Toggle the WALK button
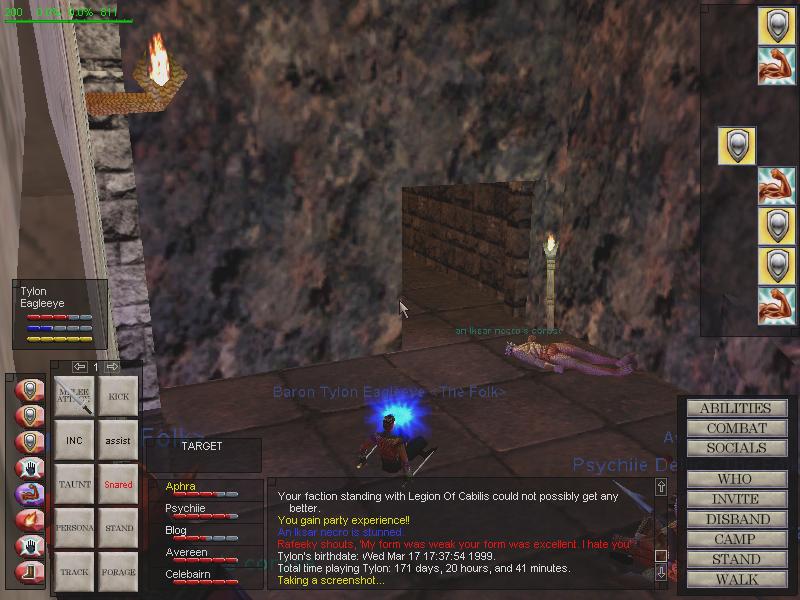This screenshot has width=800, height=600. point(735,579)
